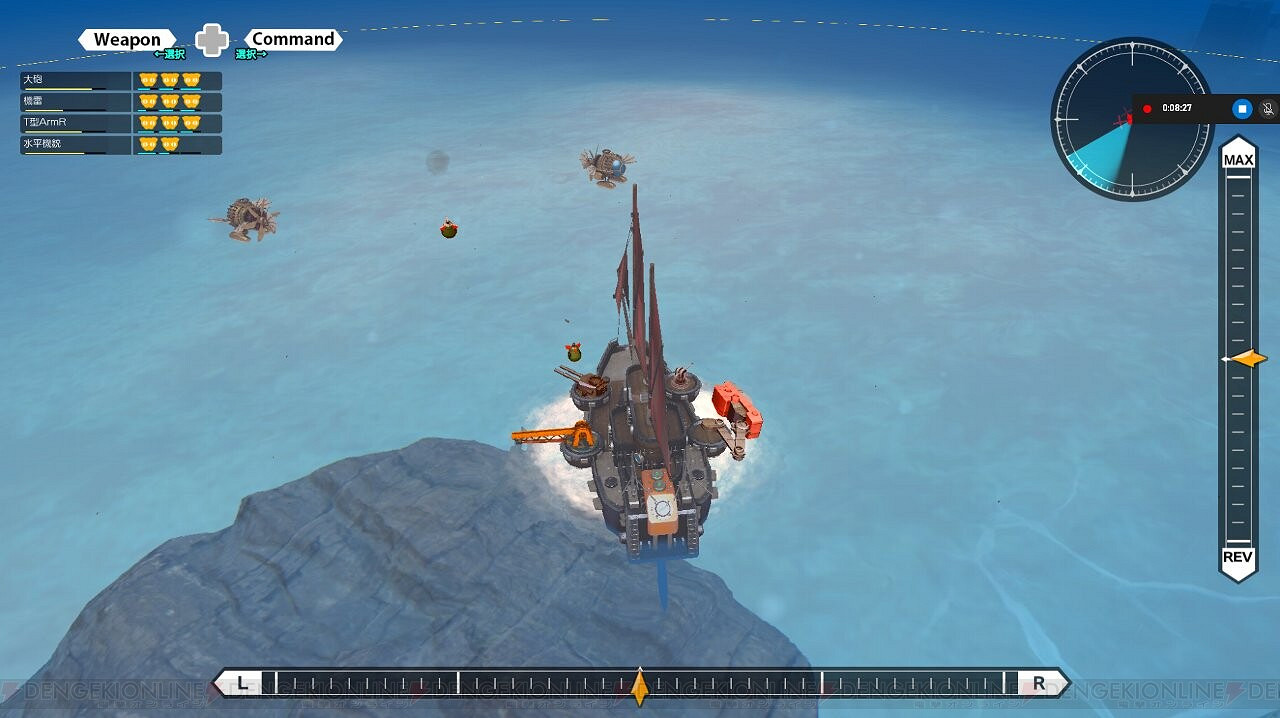Choose the 大砲 cannon weapon row
Viewport: 1280px width, 718px height.
pyautogui.click(x=120, y=81)
